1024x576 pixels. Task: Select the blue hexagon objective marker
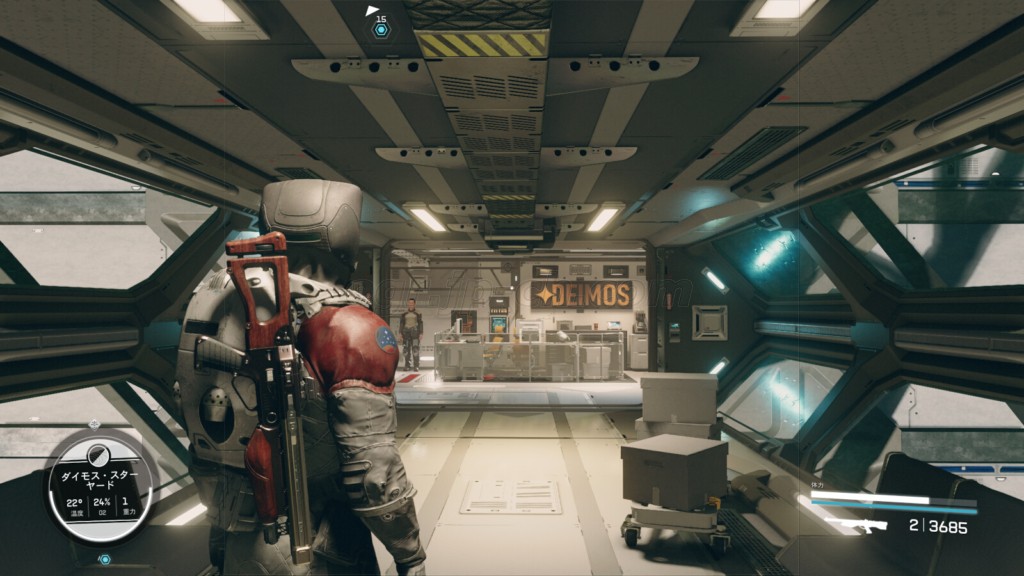381,30
